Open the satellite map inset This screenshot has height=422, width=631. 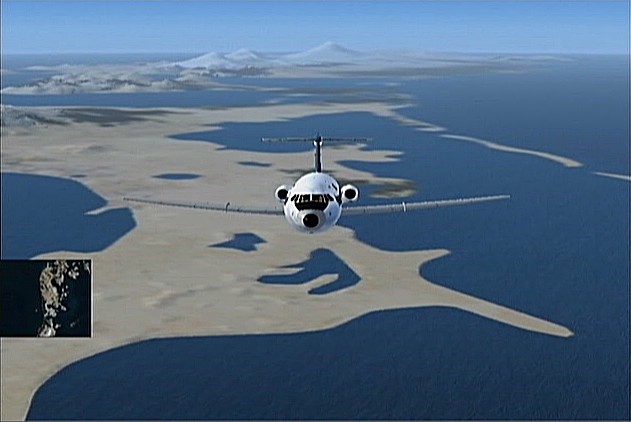pos(46,298)
